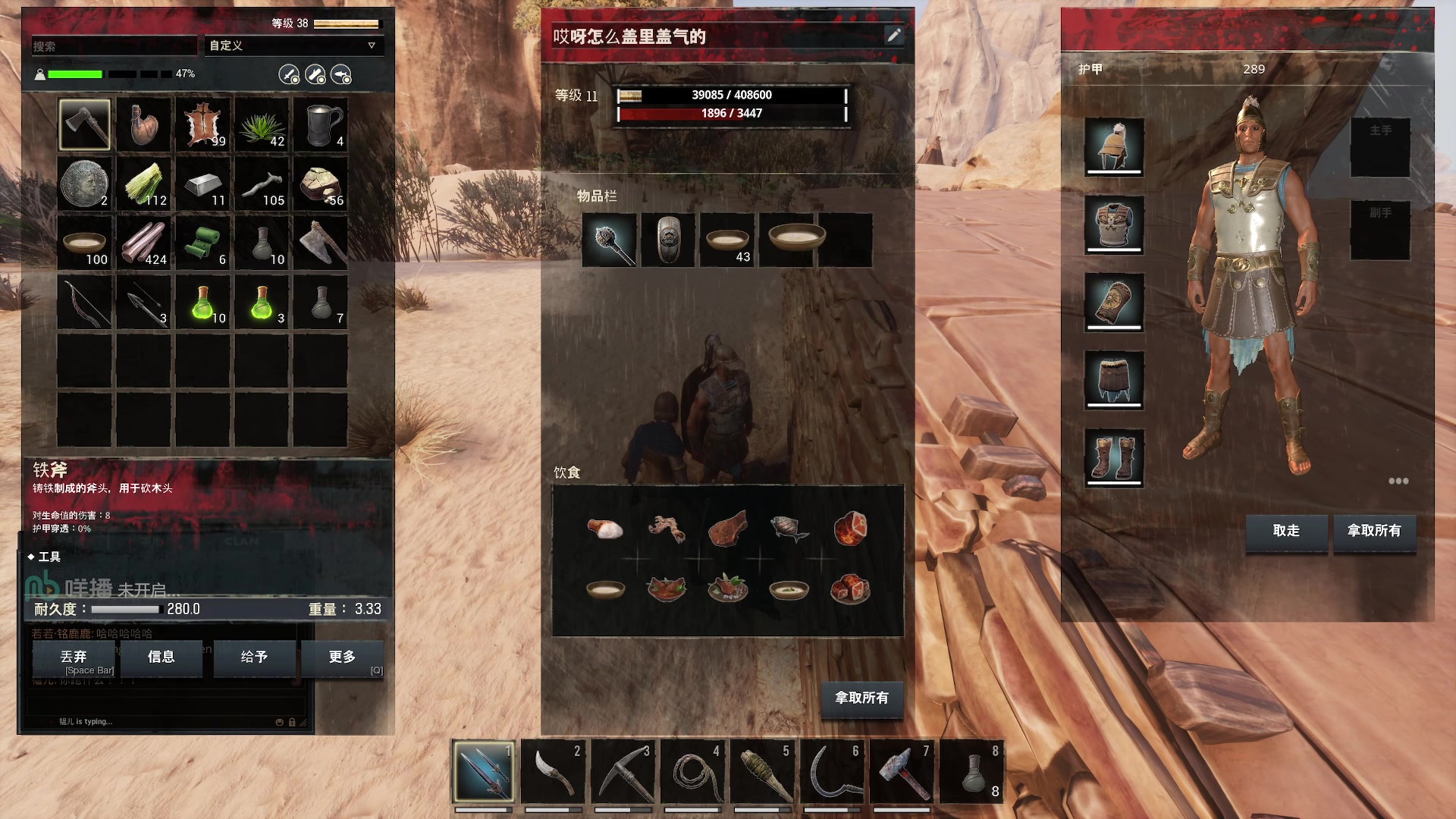Click the 丢弃 (discard) button

coord(74,657)
